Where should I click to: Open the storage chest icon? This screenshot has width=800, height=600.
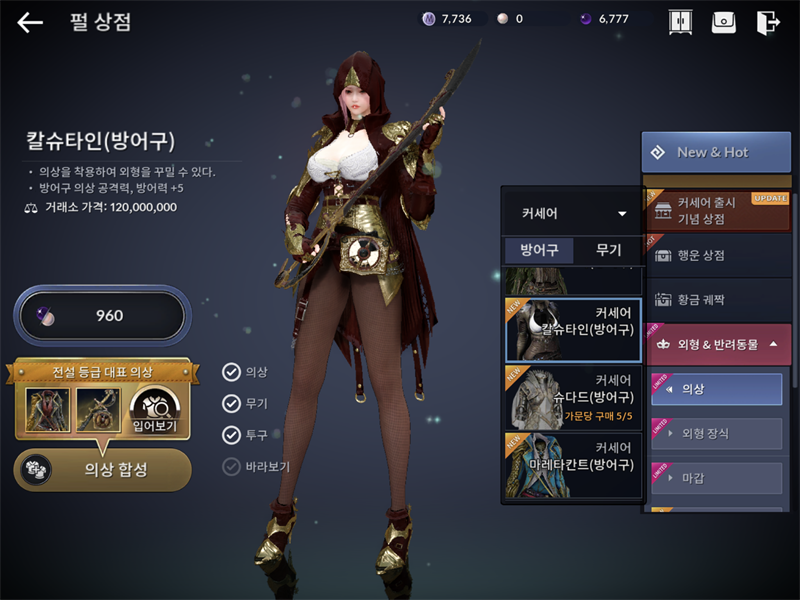coord(724,22)
